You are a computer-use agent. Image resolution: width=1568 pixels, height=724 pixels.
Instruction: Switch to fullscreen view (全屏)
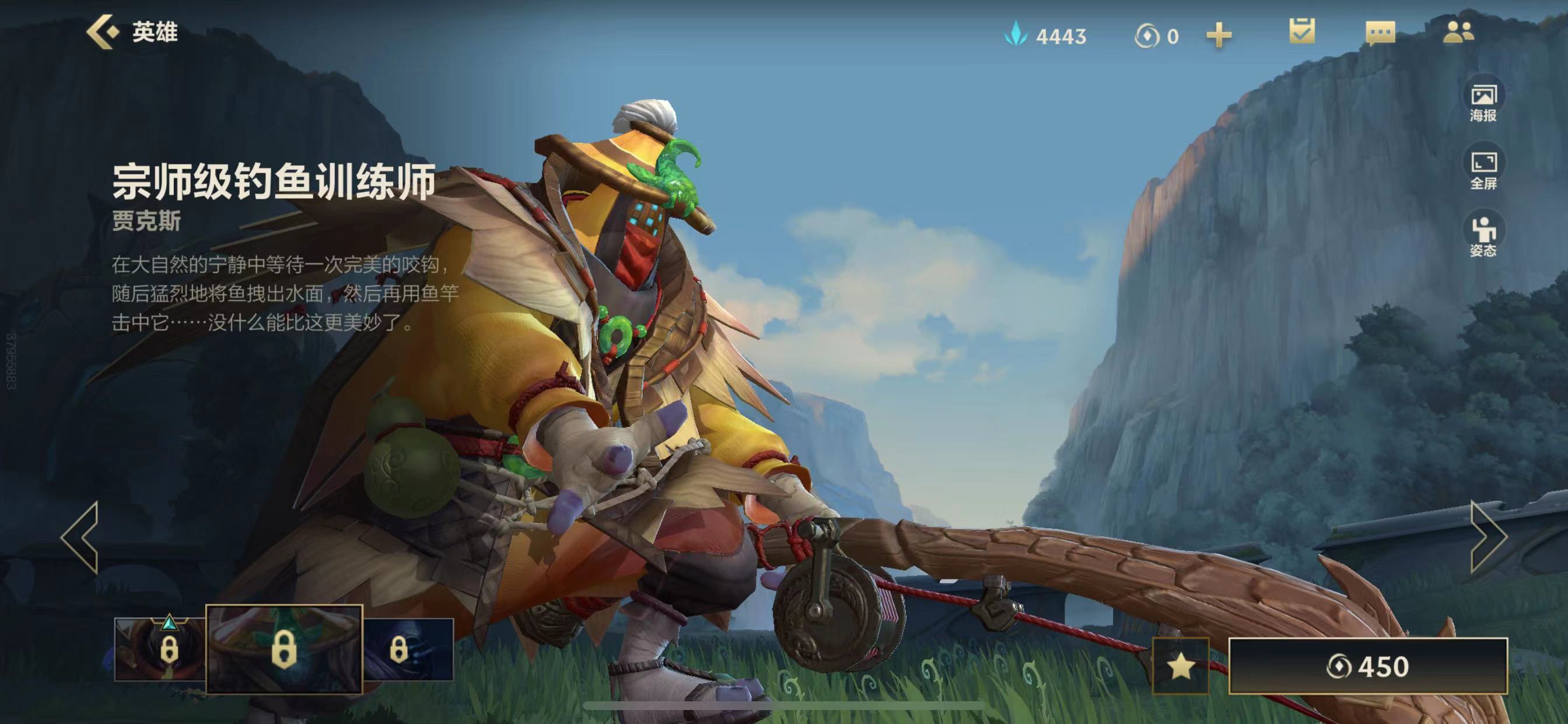[1483, 170]
